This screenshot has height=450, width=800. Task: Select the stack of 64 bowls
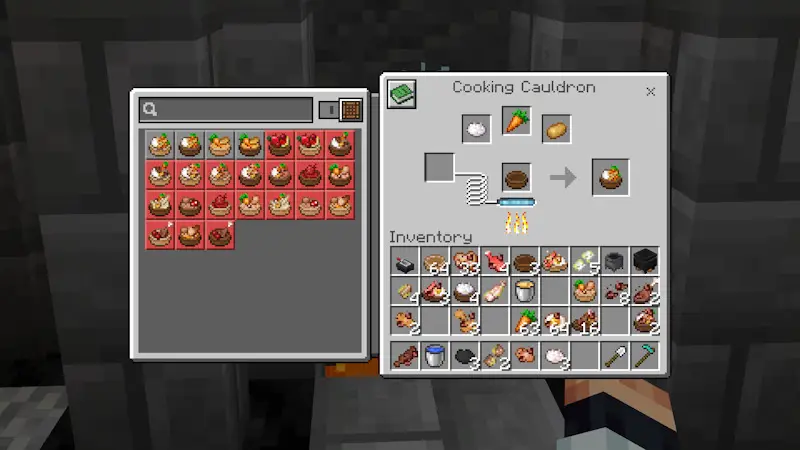[435, 262]
